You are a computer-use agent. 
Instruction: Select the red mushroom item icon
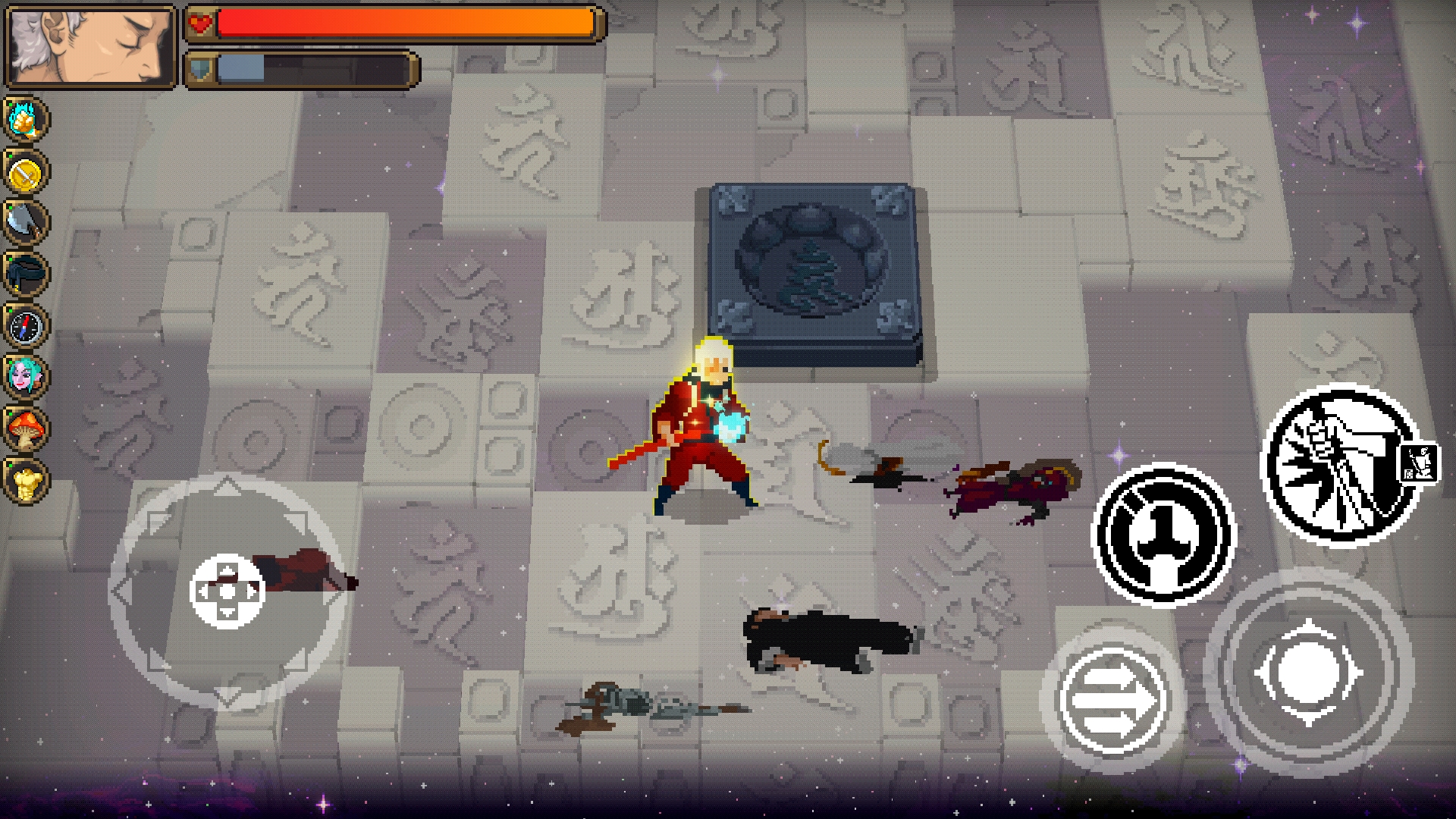pos(26,428)
